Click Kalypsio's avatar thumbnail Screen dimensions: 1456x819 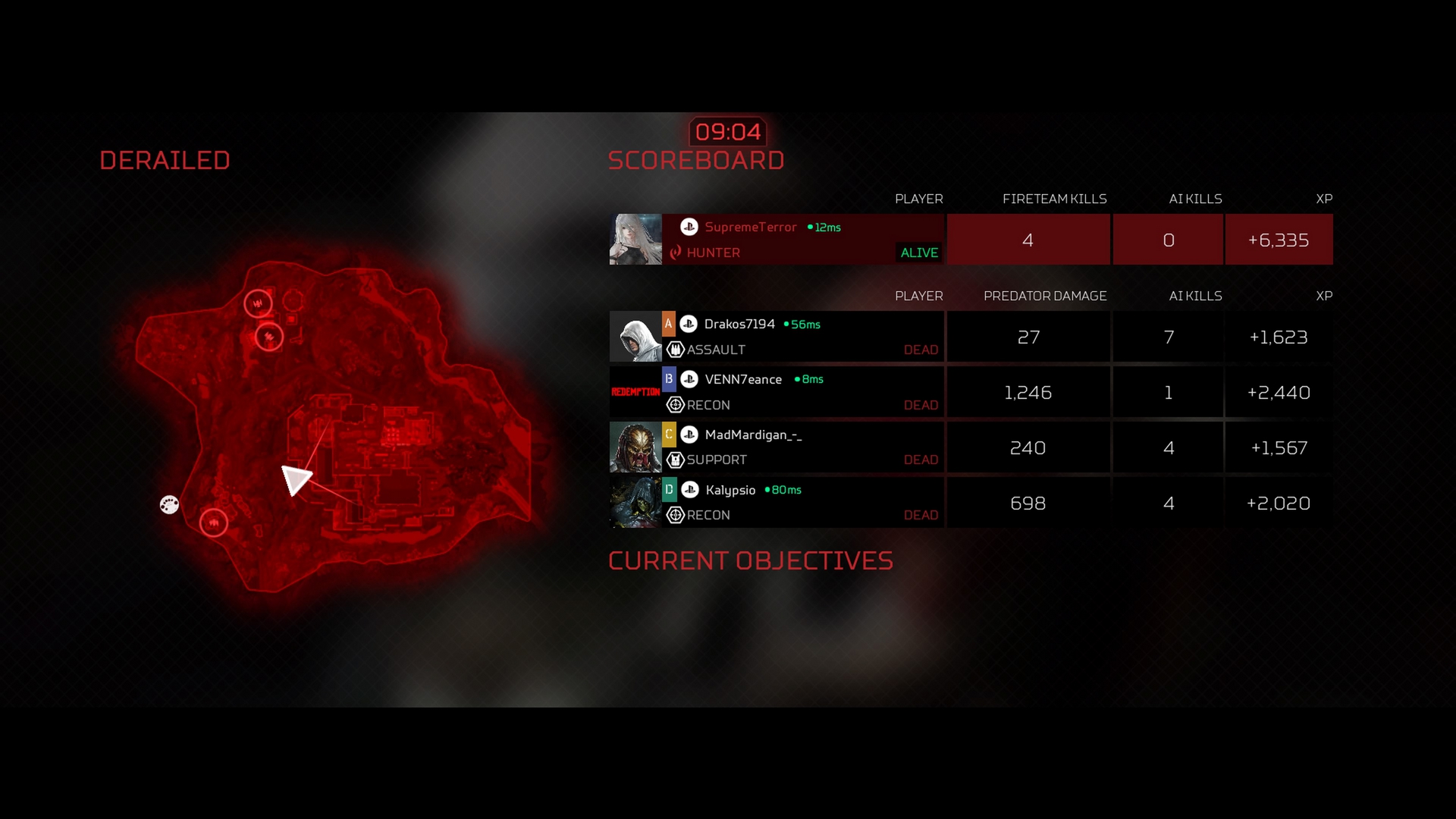(x=635, y=503)
